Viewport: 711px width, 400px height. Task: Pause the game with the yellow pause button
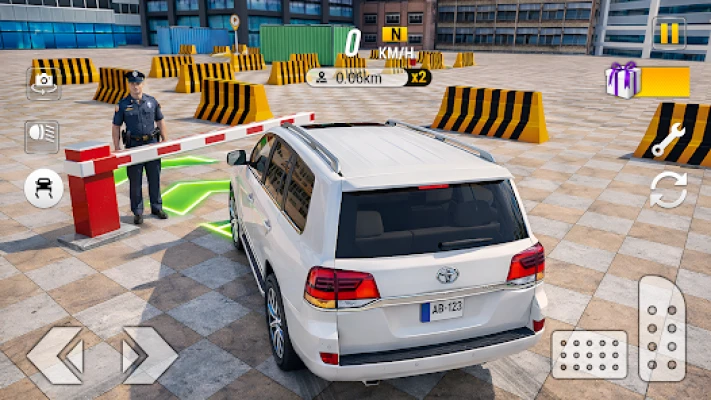pos(668,33)
